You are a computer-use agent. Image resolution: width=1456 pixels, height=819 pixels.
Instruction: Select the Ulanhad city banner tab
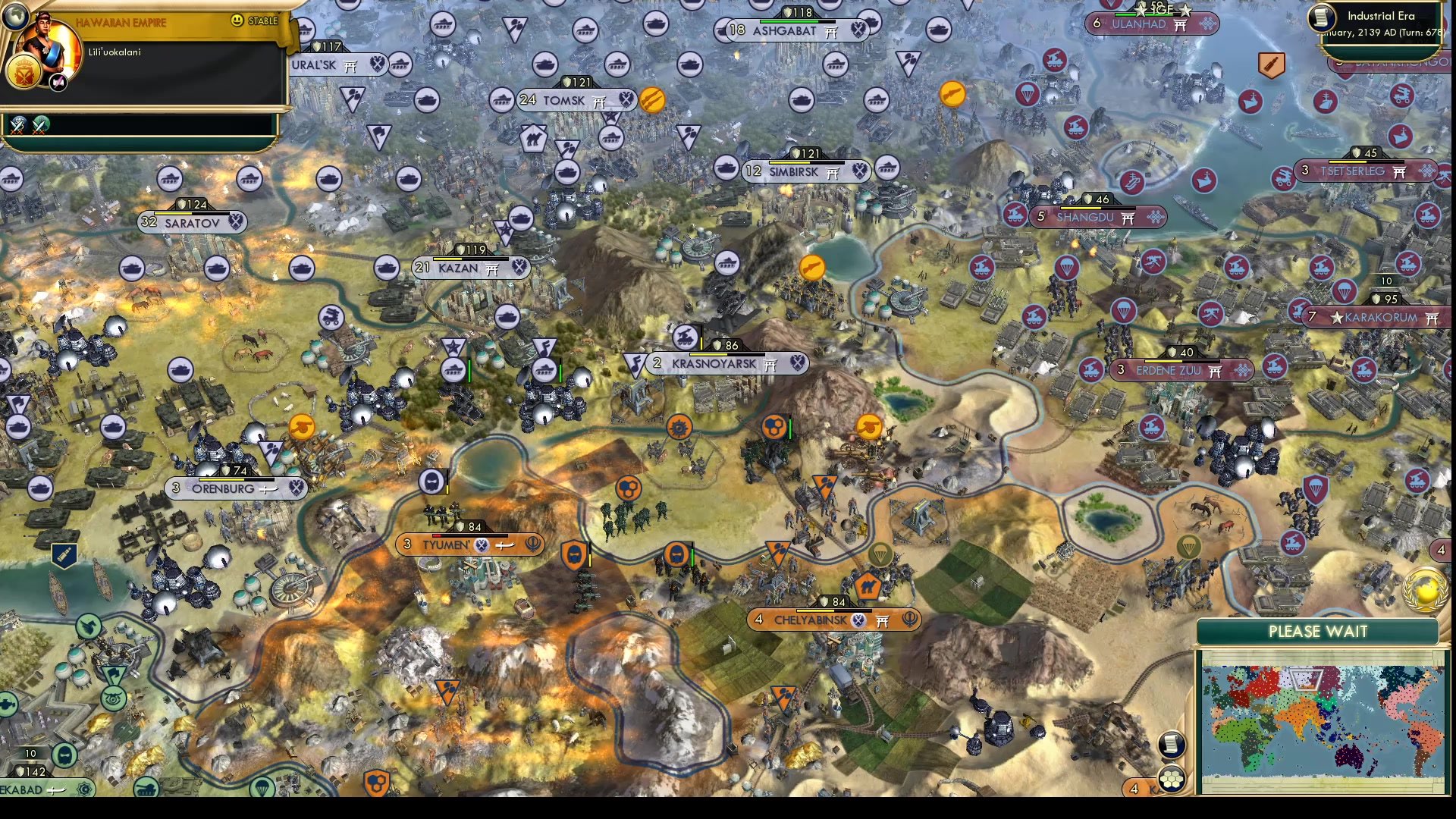(1153, 24)
